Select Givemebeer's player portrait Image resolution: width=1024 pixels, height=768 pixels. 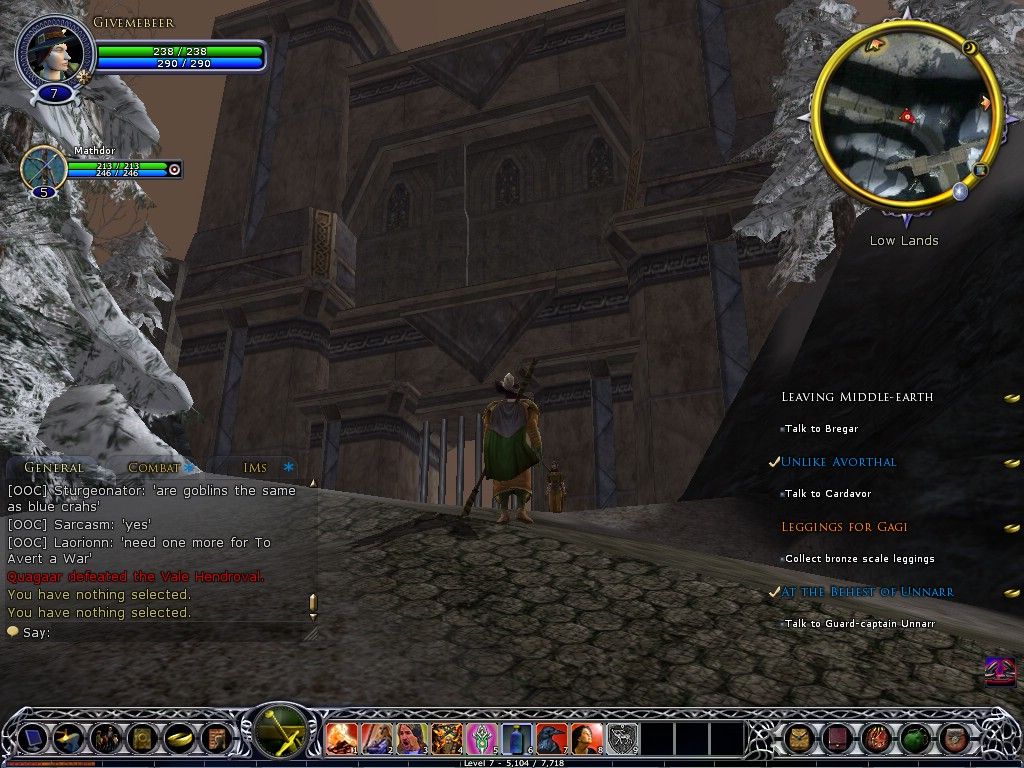pyautogui.click(x=55, y=52)
